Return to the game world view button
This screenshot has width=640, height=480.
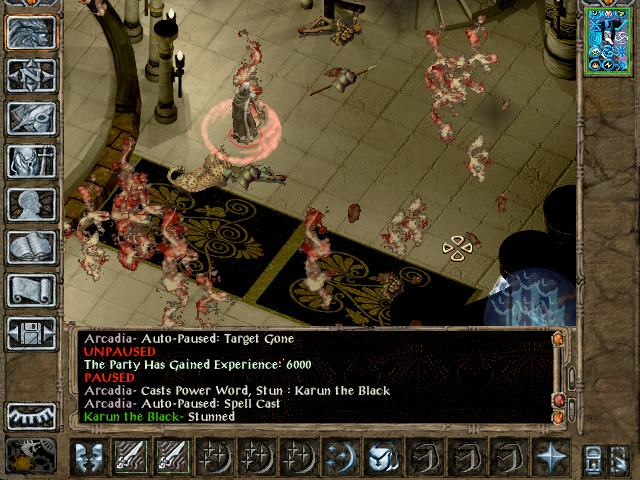pos(32,32)
